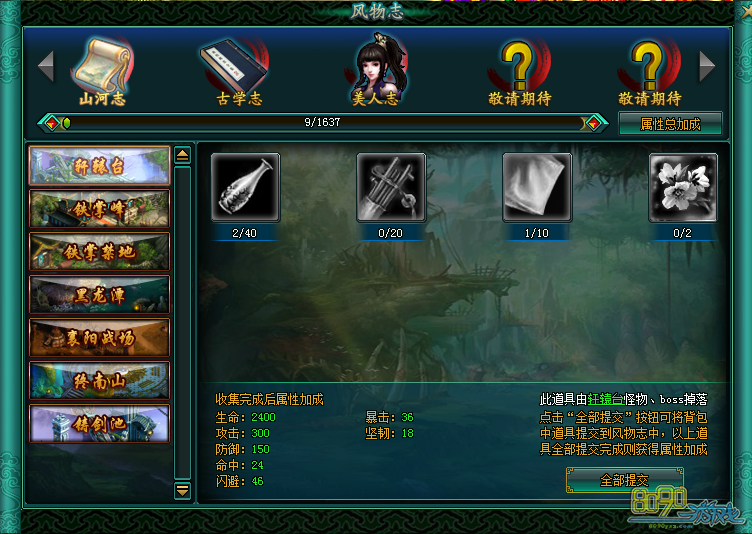The height and width of the screenshot is (534, 752).
Task: Open 属性总加成 attribute summary
Action: pos(670,124)
